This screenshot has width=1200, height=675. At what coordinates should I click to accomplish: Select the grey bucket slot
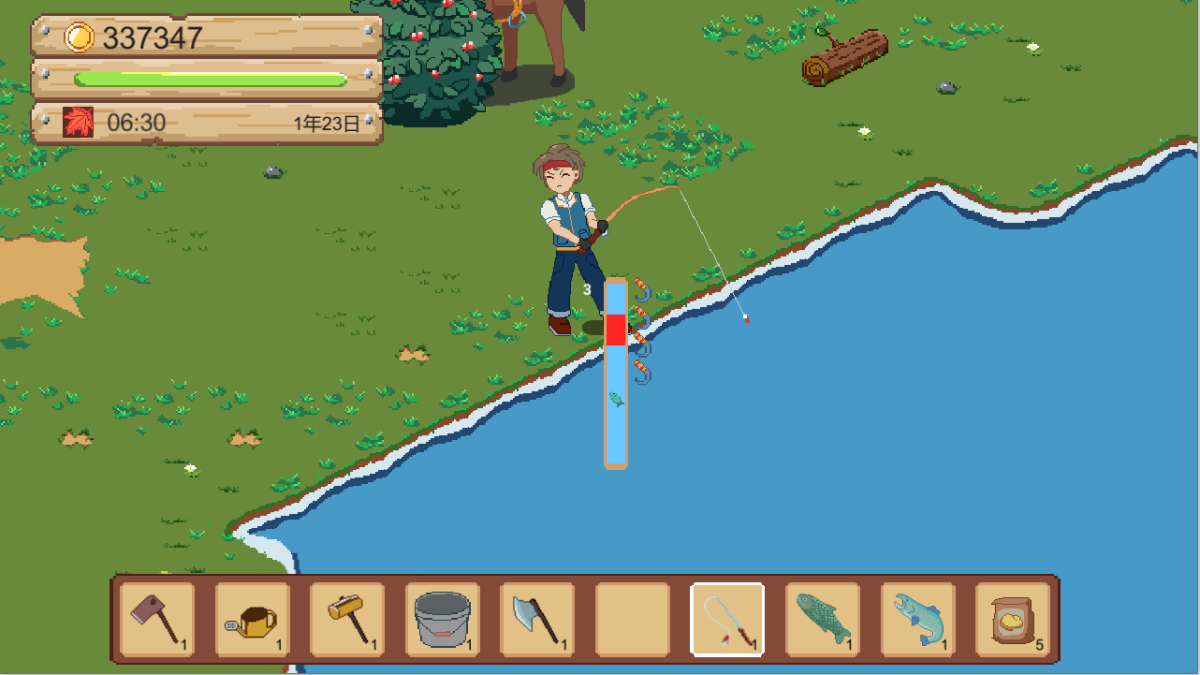coord(442,619)
